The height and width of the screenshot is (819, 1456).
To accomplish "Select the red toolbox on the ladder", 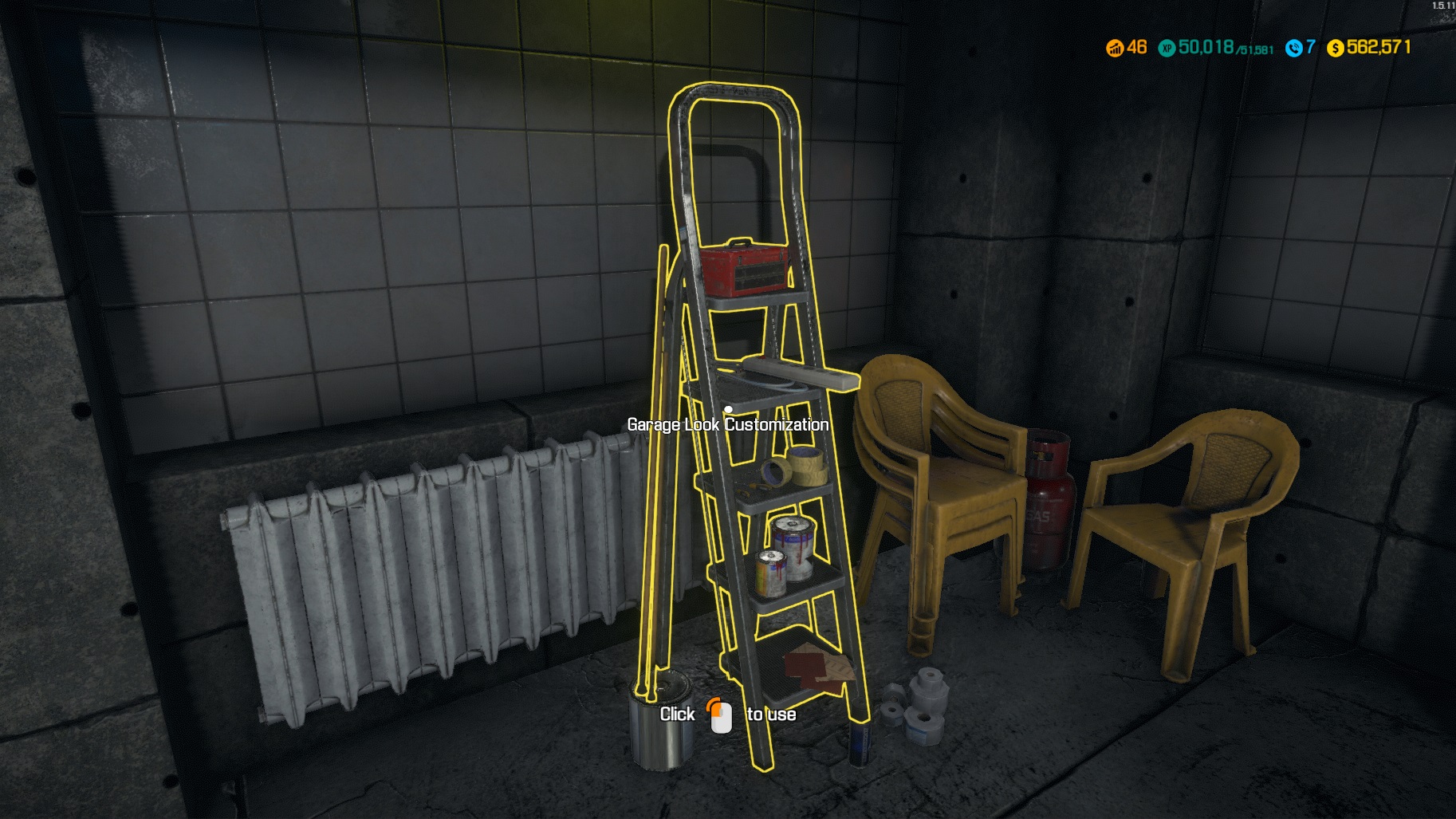I will point(745,268).
